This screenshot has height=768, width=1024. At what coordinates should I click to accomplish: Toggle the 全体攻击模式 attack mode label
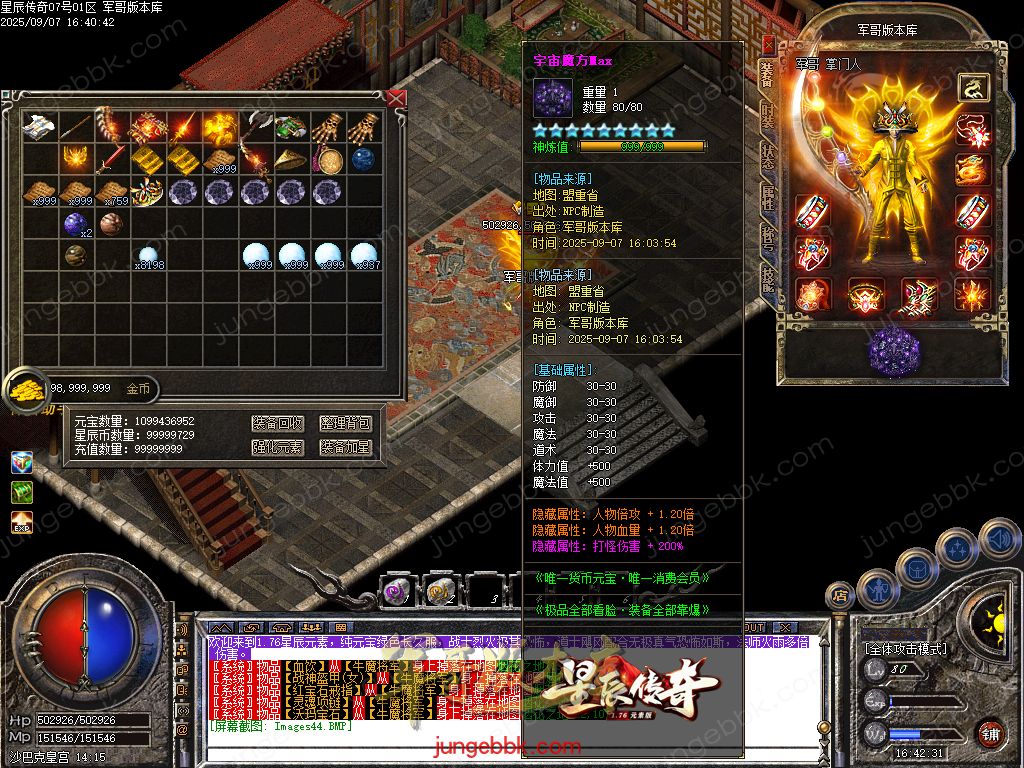[x=906, y=648]
